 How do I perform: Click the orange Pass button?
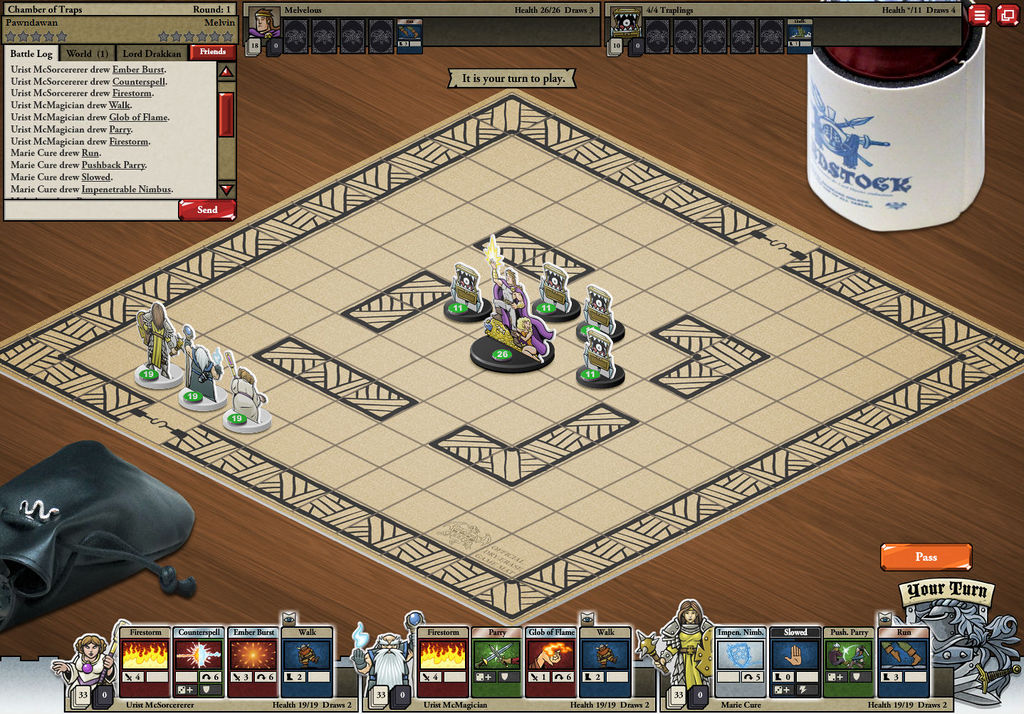click(926, 557)
